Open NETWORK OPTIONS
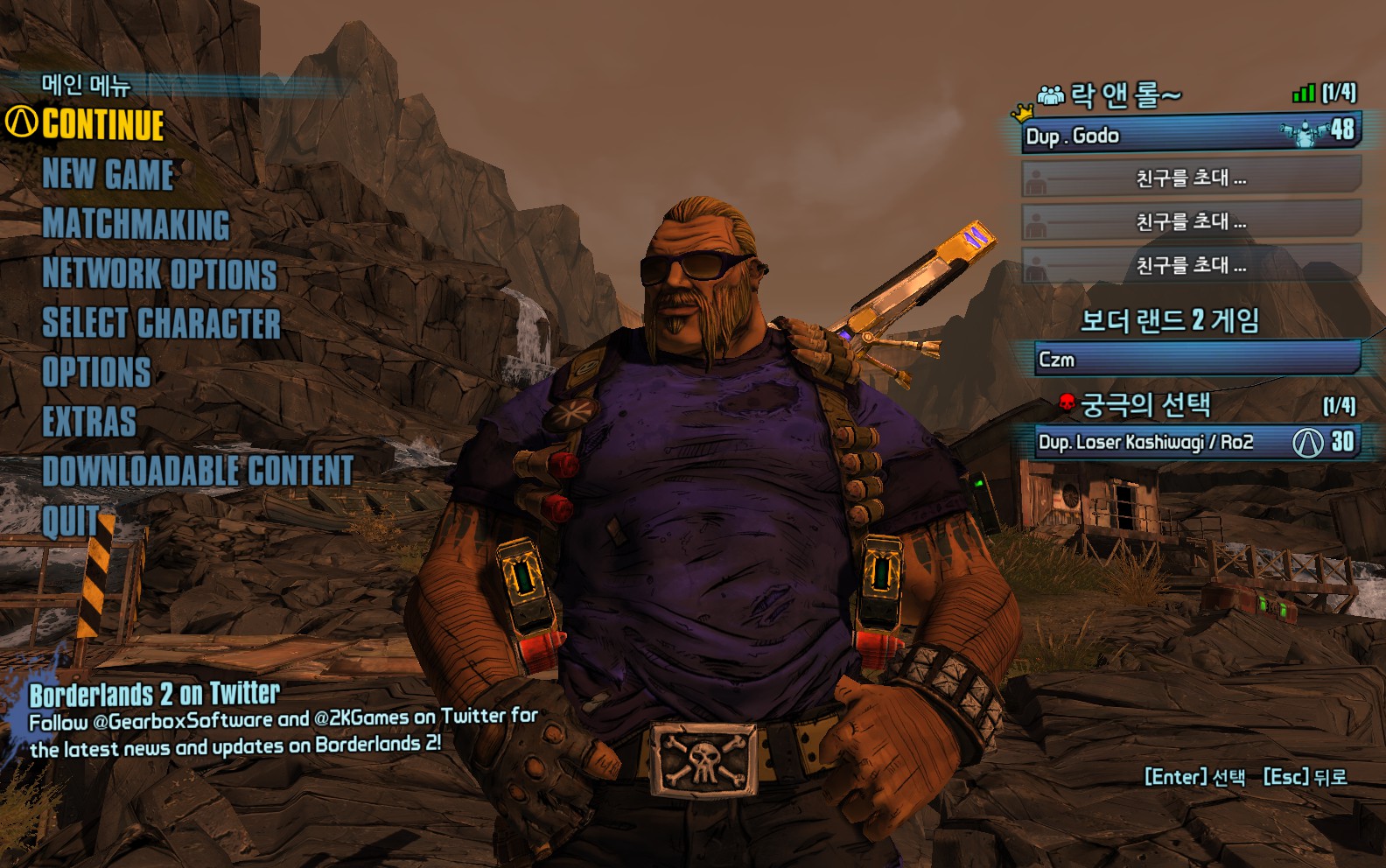The image size is (1386, 868). 159,274
